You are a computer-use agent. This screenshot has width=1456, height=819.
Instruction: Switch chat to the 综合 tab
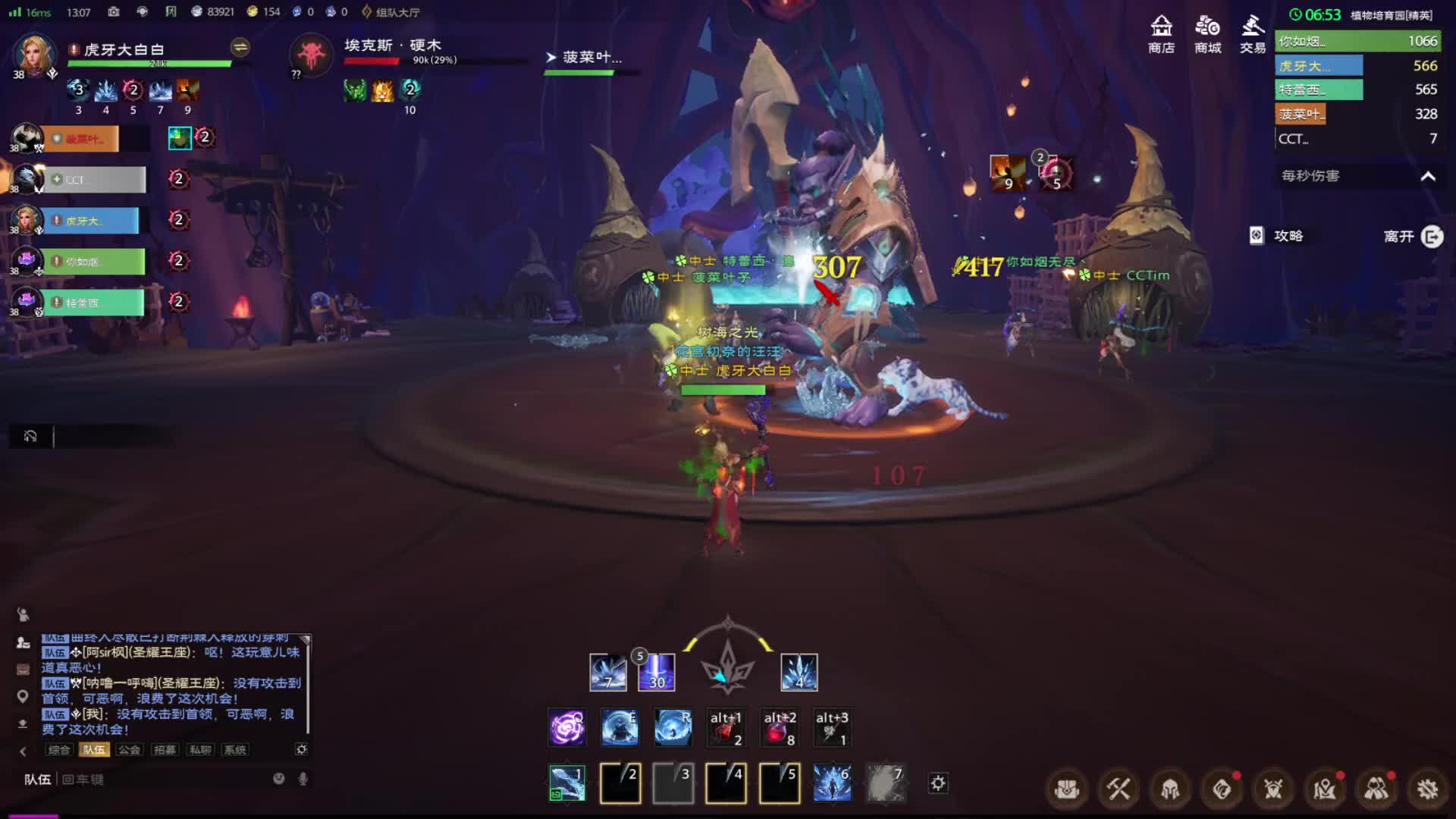59,750
